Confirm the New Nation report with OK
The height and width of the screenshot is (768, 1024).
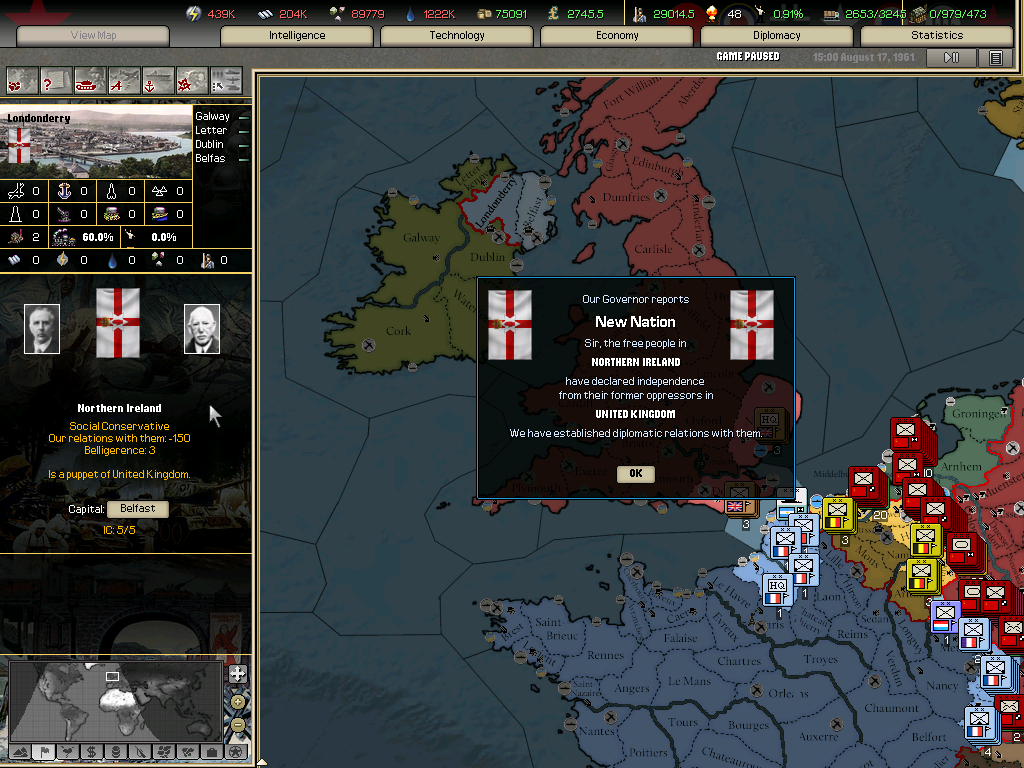(x=635, y=473)
